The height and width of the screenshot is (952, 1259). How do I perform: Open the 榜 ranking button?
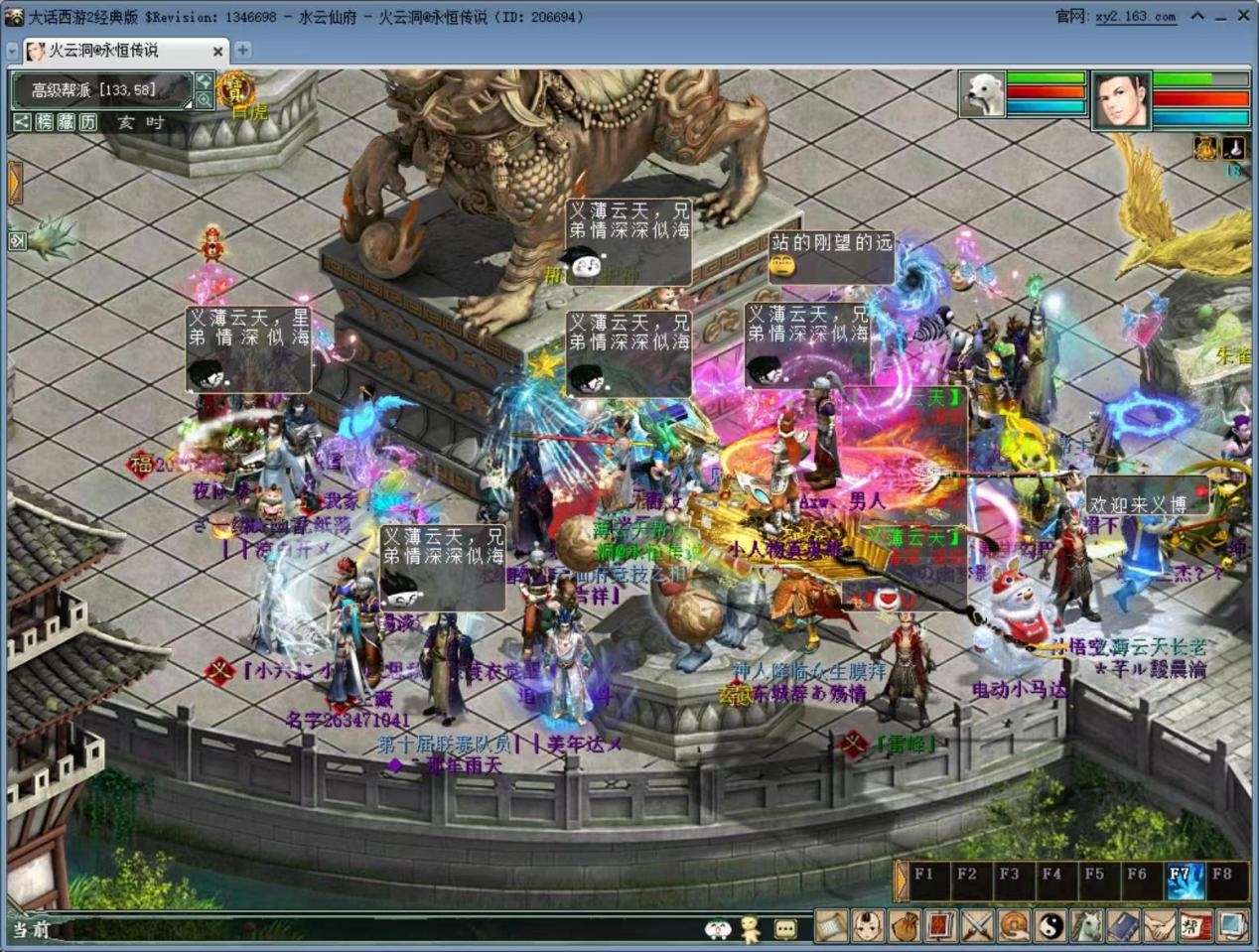pyautogui.click(x=45, y=122)
